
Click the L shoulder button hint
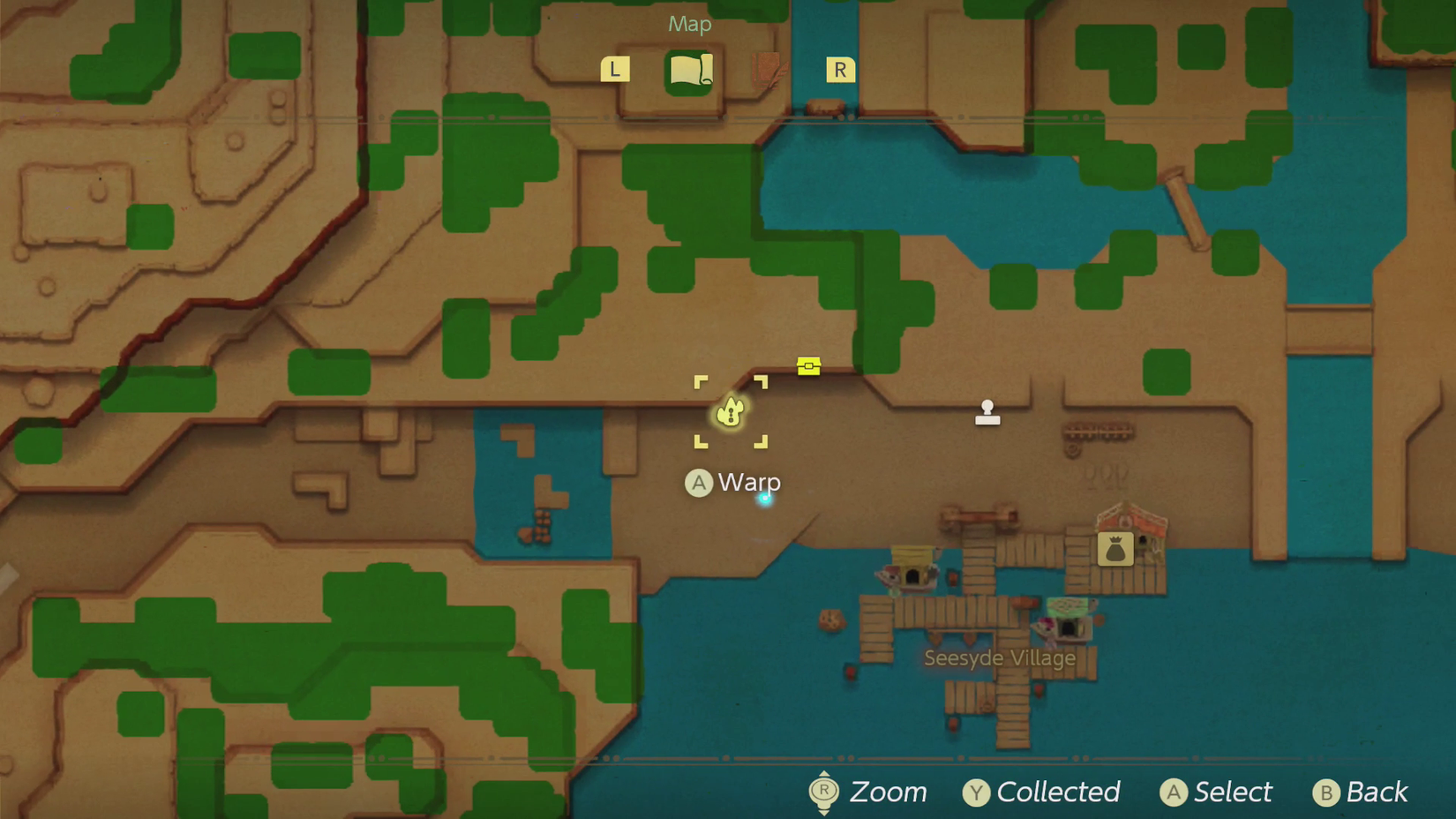615,68
